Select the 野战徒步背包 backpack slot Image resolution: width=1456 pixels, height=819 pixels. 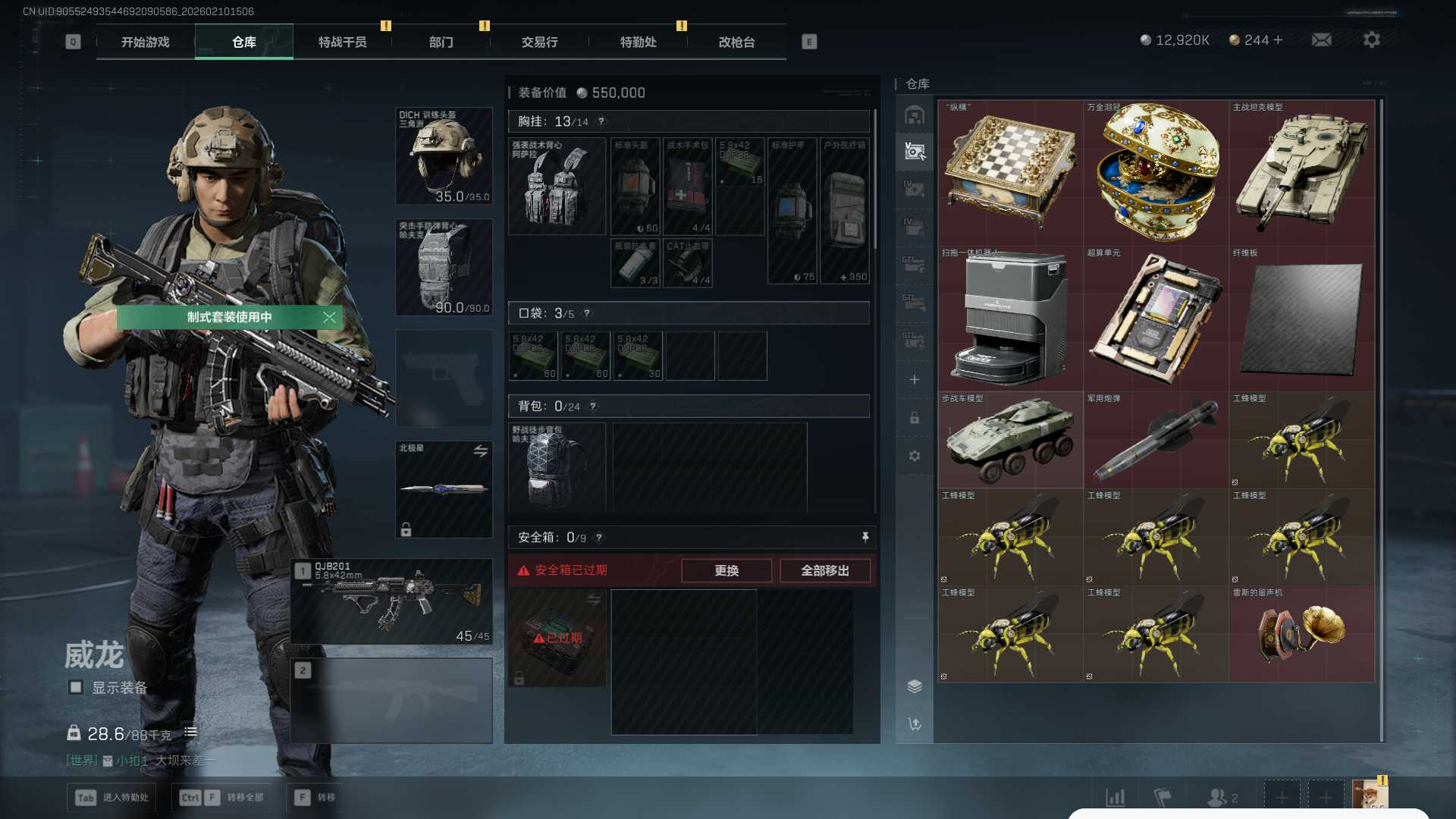point(557,467)
